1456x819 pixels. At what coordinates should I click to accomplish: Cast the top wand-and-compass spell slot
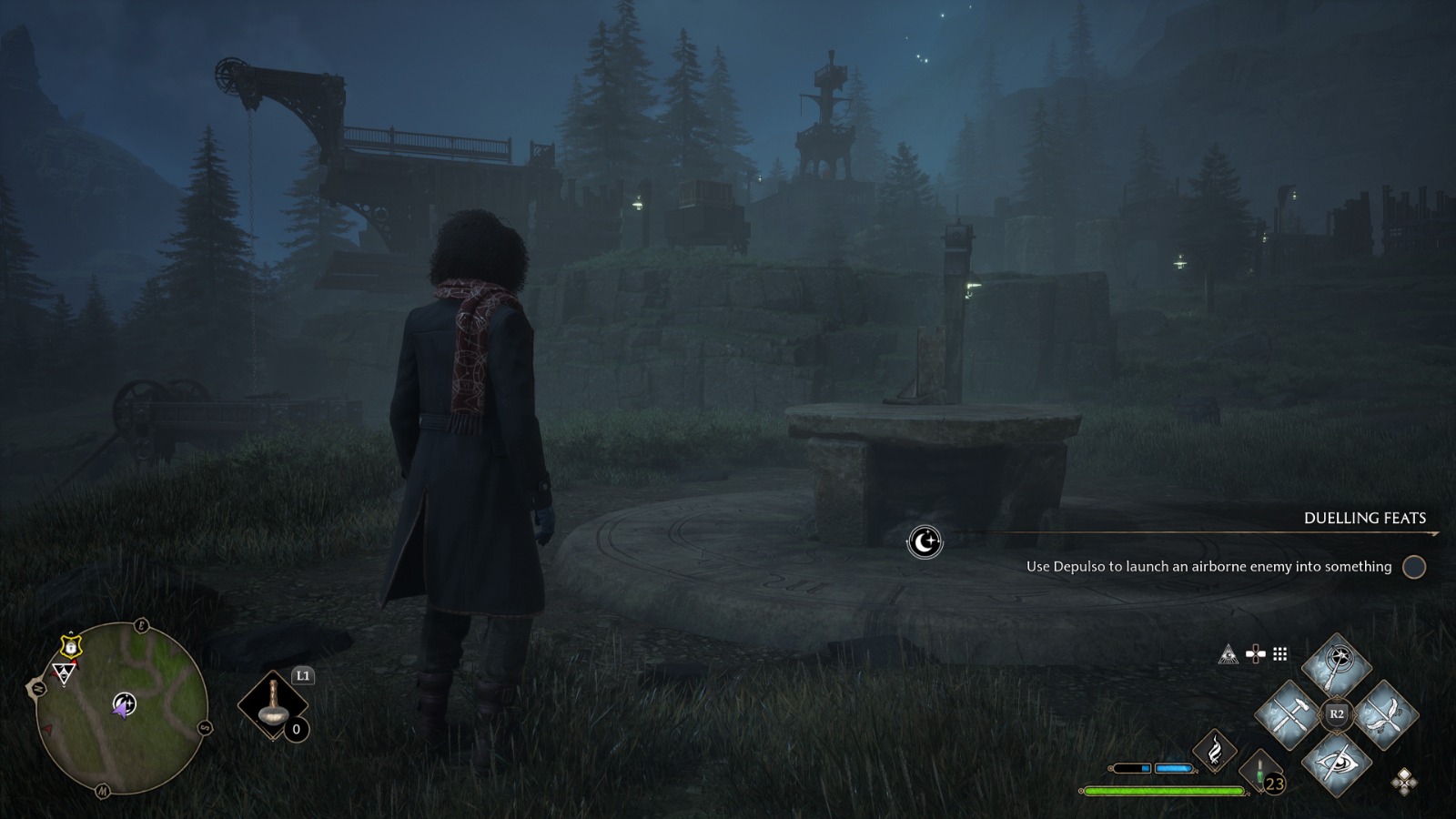pyautogui.click(x=1336, y=664)
